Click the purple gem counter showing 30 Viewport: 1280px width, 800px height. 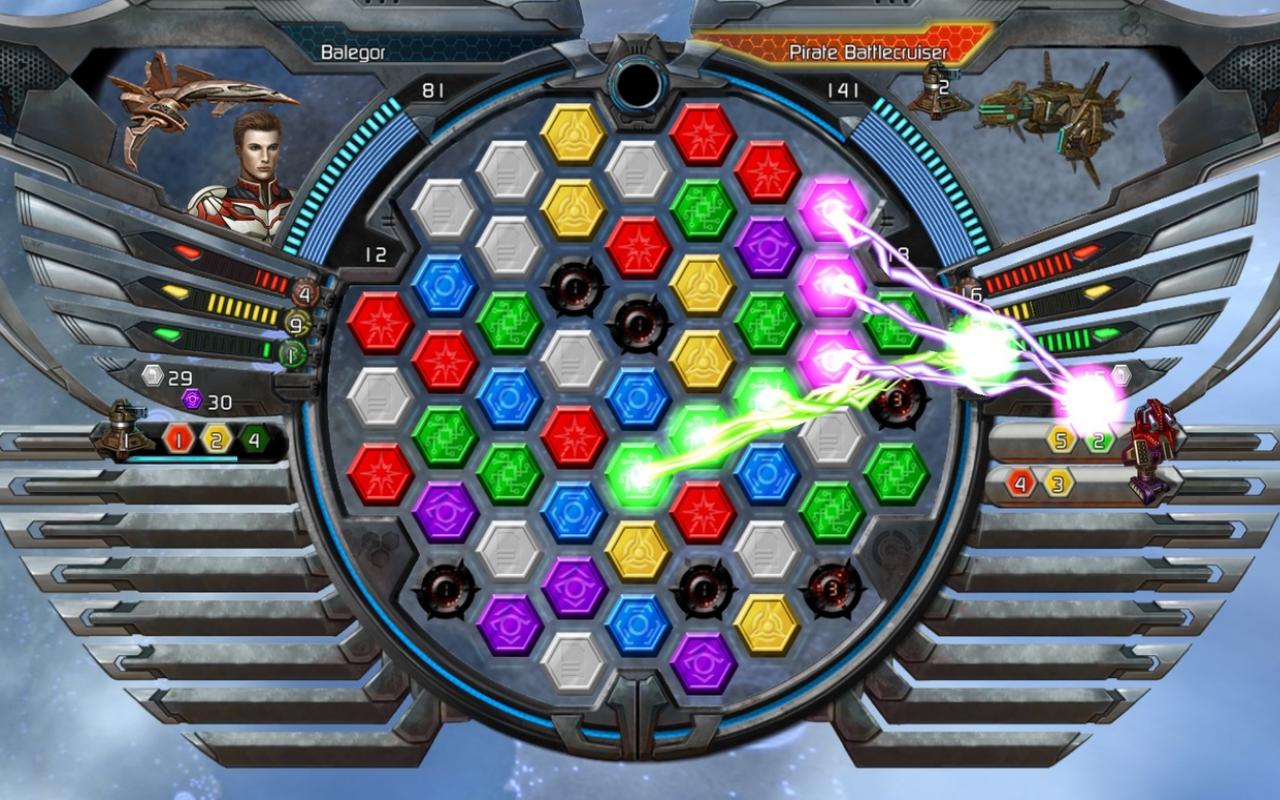click(206, 400)
